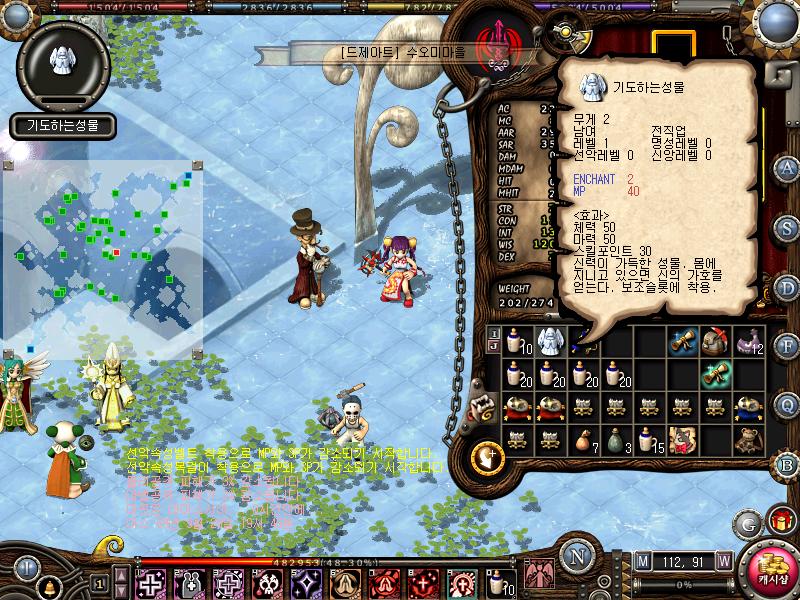Select the teal glowing scroll item
800x600 pixels.
[716, 374]
